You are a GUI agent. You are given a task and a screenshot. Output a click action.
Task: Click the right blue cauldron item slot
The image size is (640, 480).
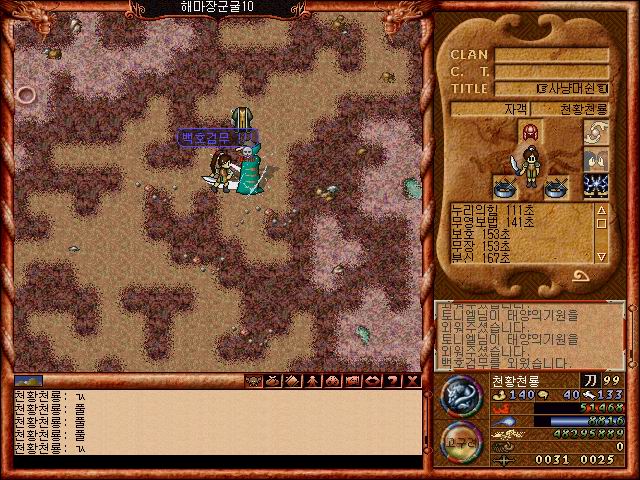click(x=557, y=185)
